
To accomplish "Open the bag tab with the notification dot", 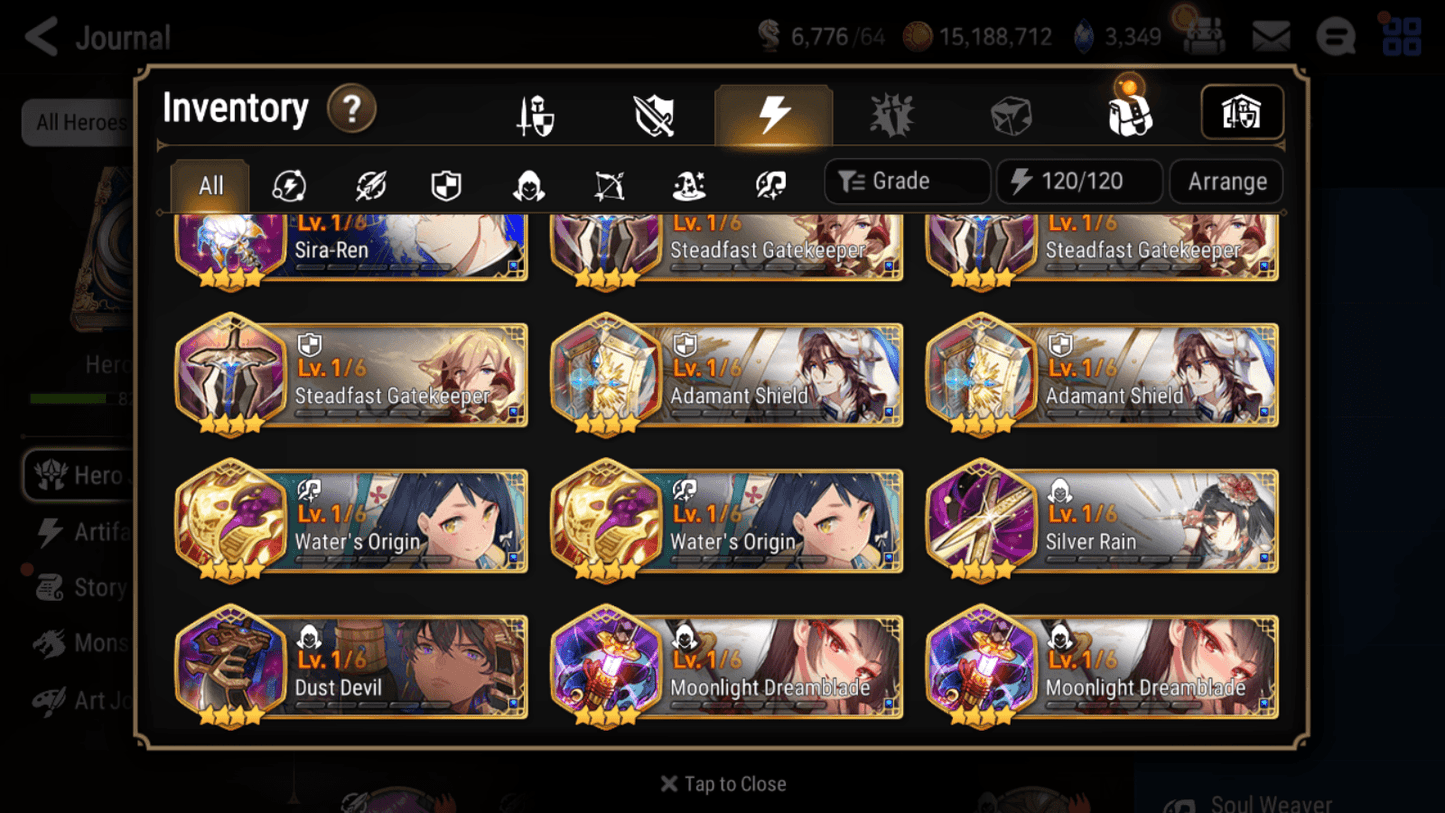I will (x=1128, y=113).
